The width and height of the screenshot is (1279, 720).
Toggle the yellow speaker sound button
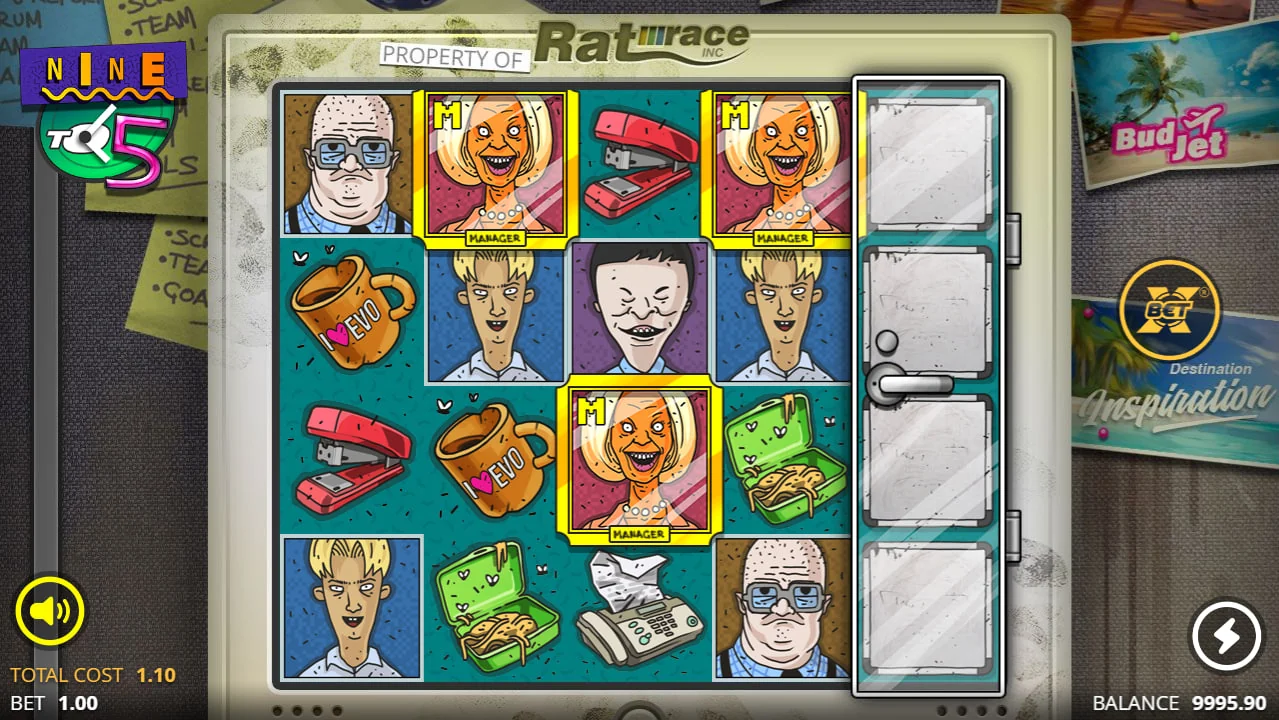[x=49, y=610]
